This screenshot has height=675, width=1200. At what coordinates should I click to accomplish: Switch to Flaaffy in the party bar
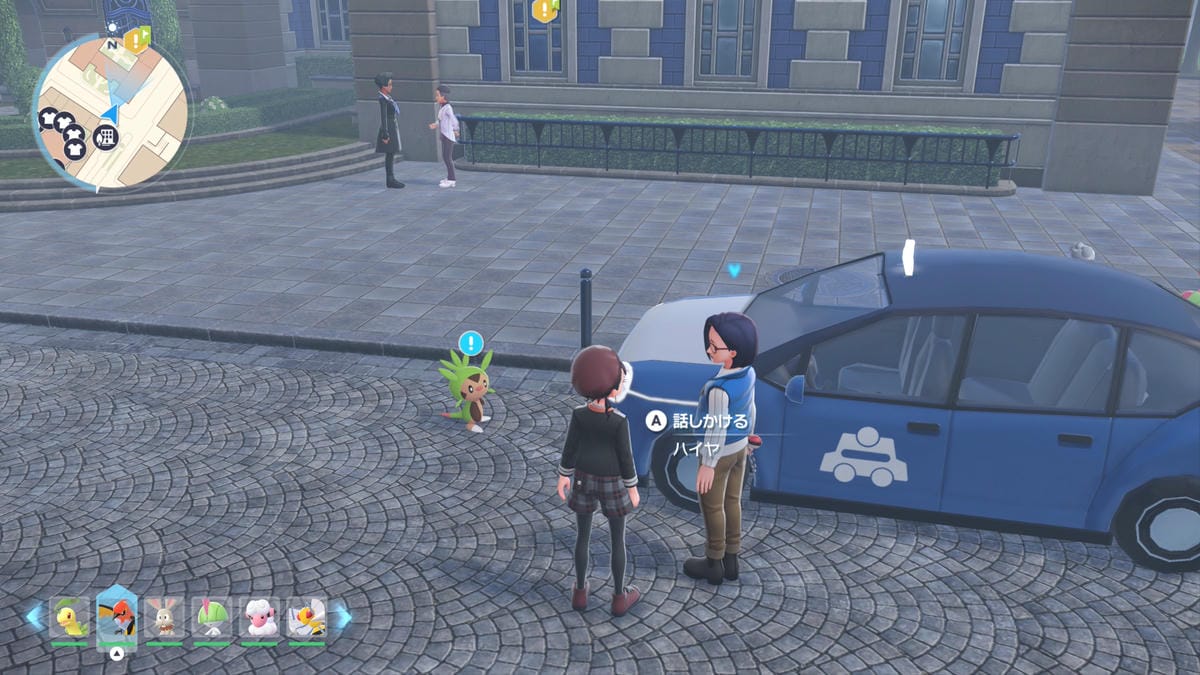pyautogui.click(x=259, y=617)
